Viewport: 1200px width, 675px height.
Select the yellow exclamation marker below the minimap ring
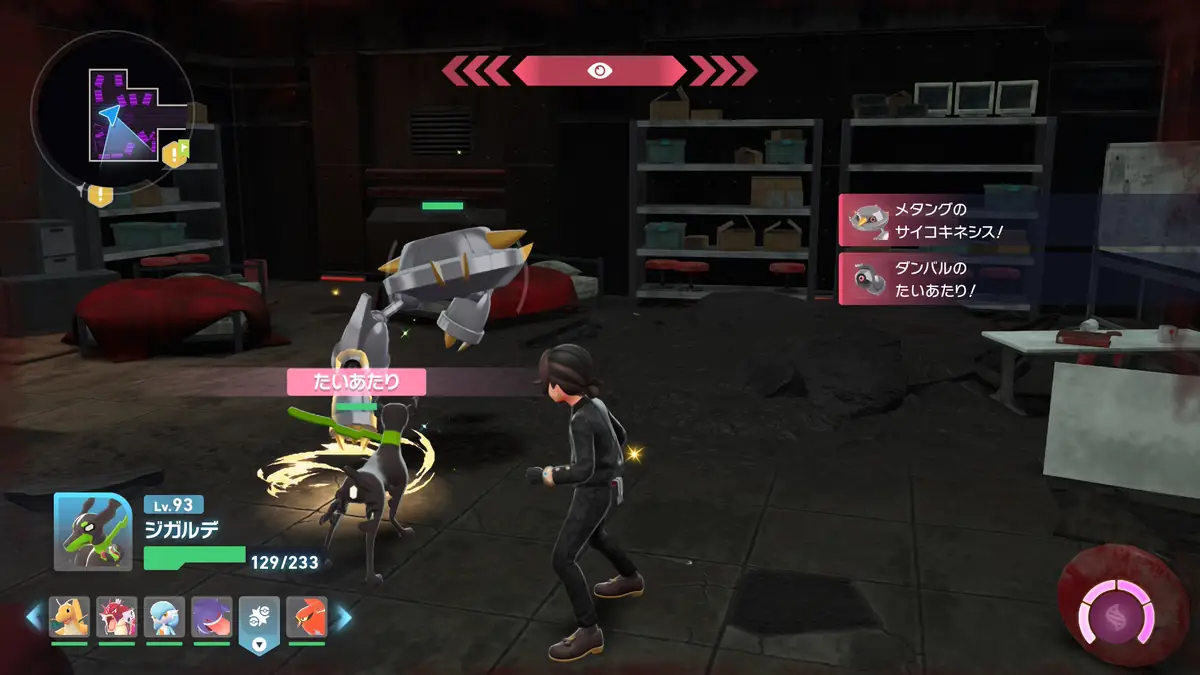click(99, 194)
